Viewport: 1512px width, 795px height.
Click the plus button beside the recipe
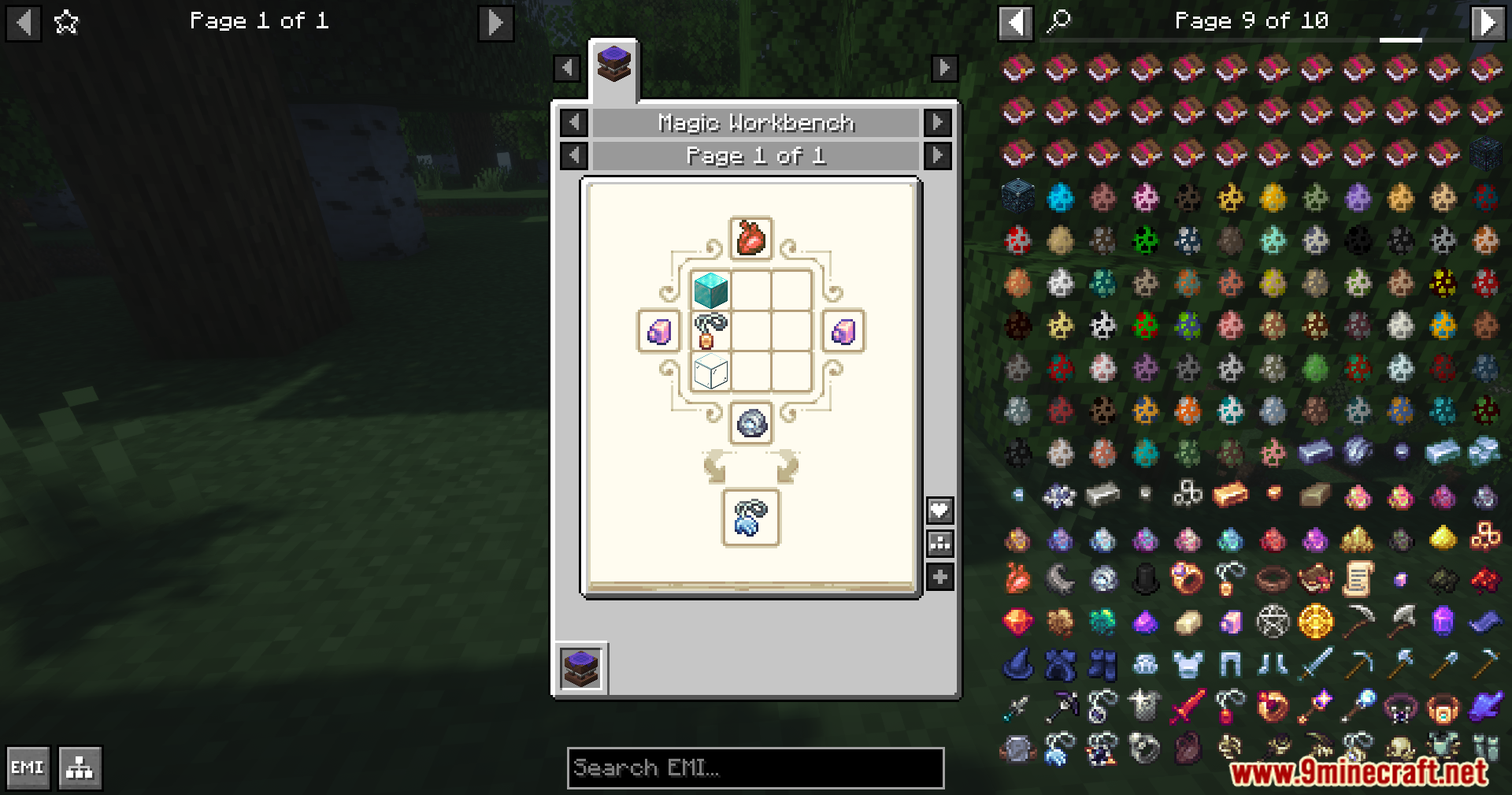point(939,576)
